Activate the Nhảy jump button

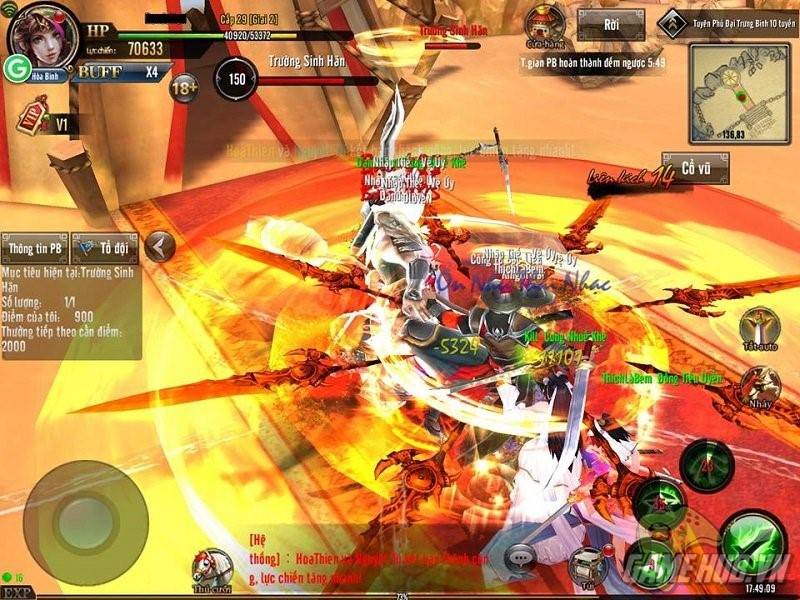(761, 386)
